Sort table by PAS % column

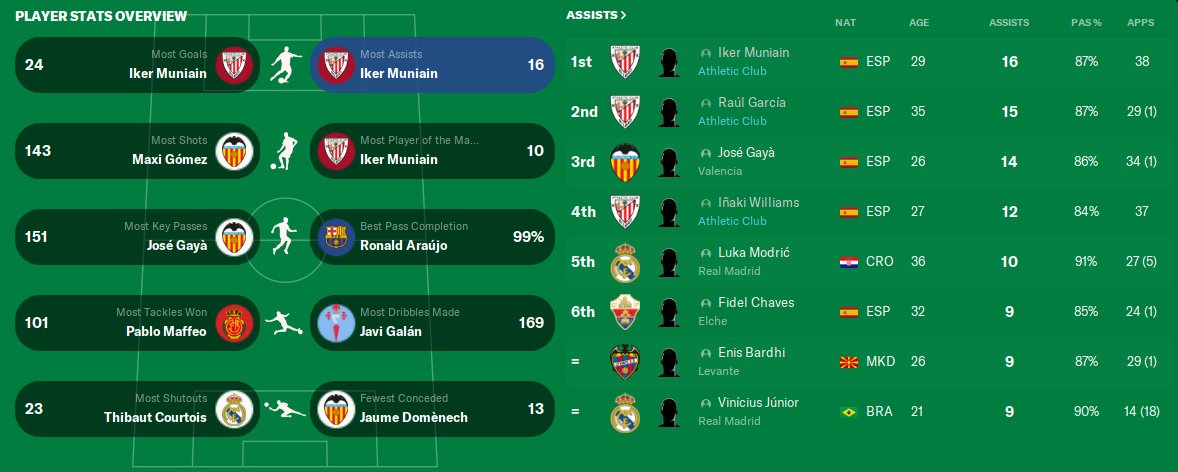coord(1085,22)
